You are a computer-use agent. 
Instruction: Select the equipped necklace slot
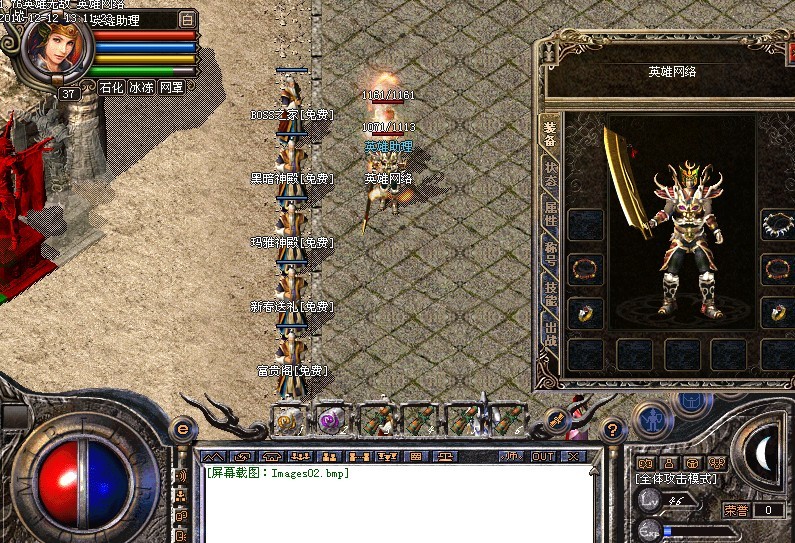point(777,223)
